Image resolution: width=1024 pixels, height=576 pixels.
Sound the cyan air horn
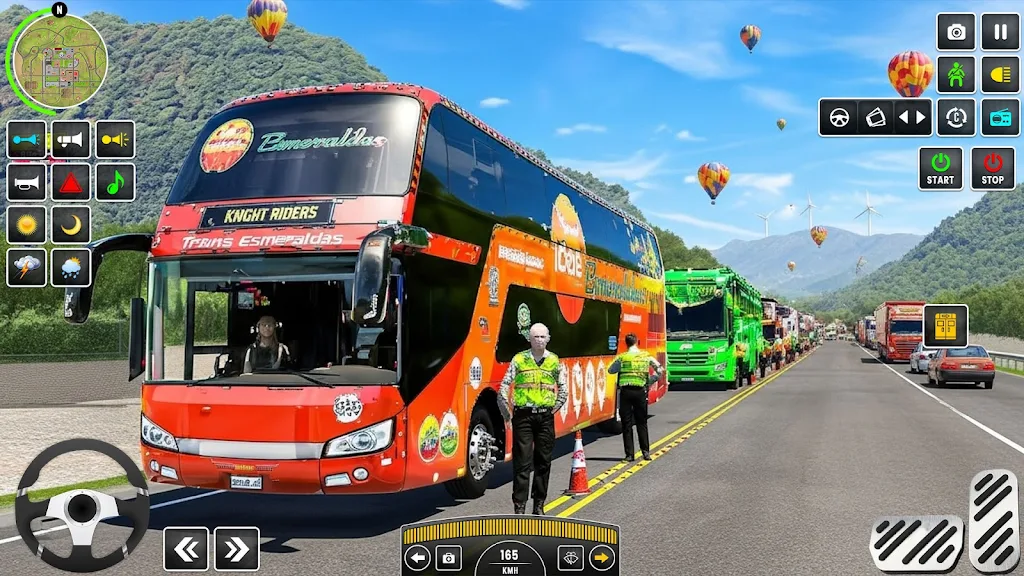[27, 139]
